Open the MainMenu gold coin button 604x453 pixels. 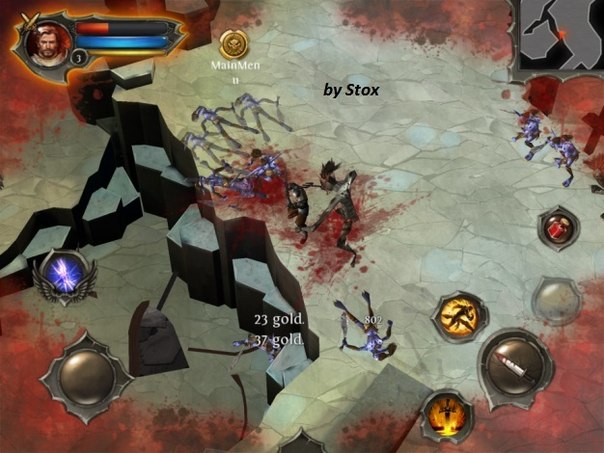click(235, 43)
